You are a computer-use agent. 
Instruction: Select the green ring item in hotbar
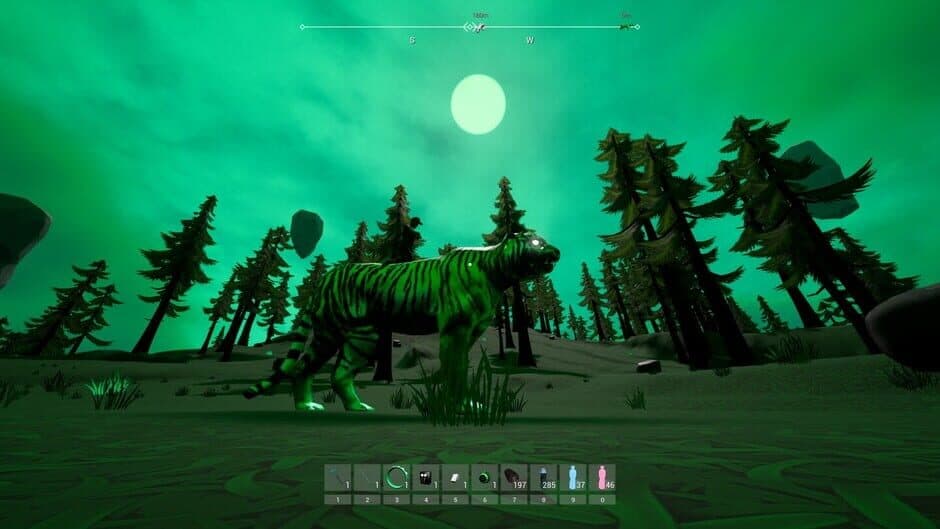pyautogui.click(x=397, y=477)
